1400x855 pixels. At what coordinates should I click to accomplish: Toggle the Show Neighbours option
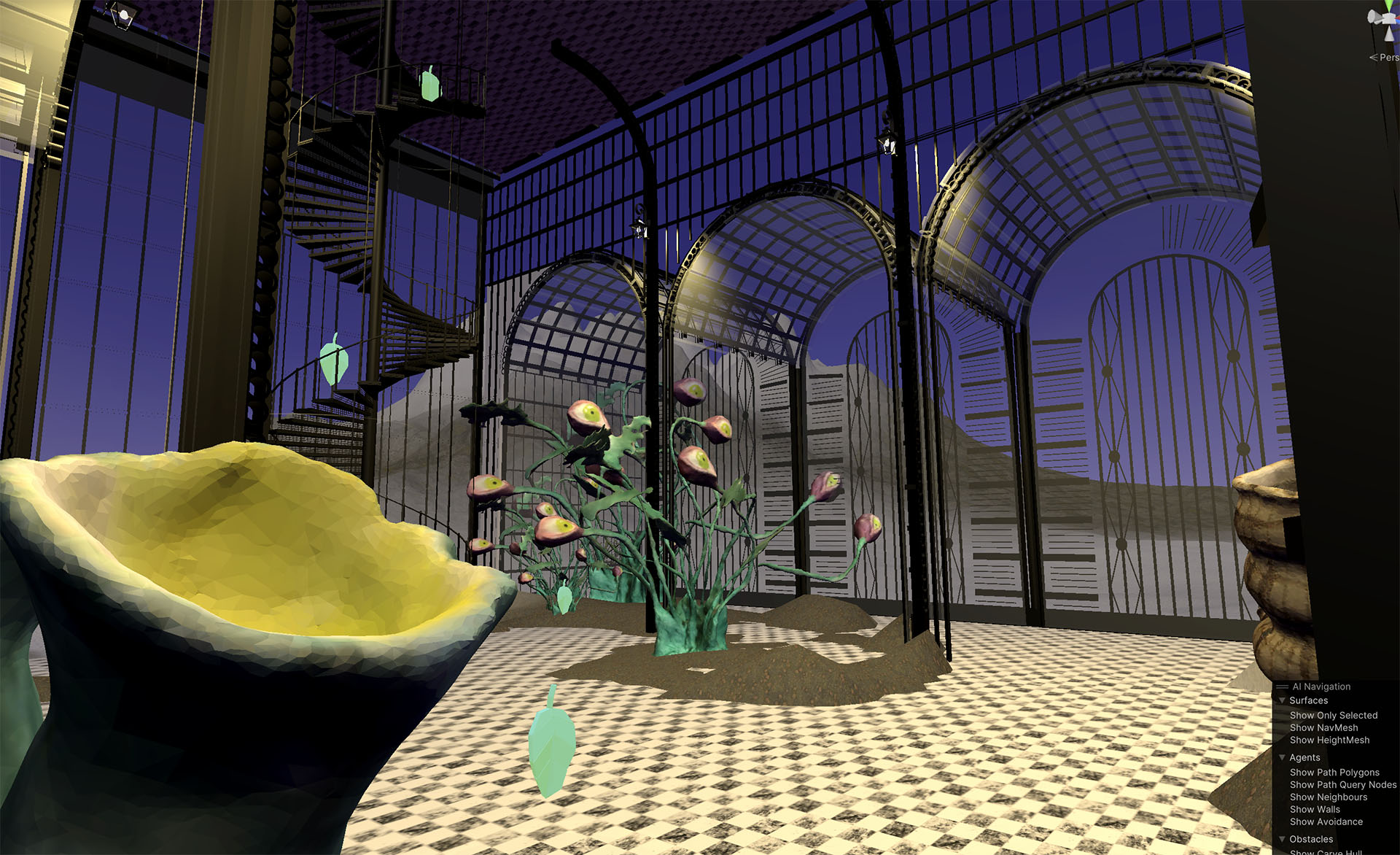[x=1328, y=797]
